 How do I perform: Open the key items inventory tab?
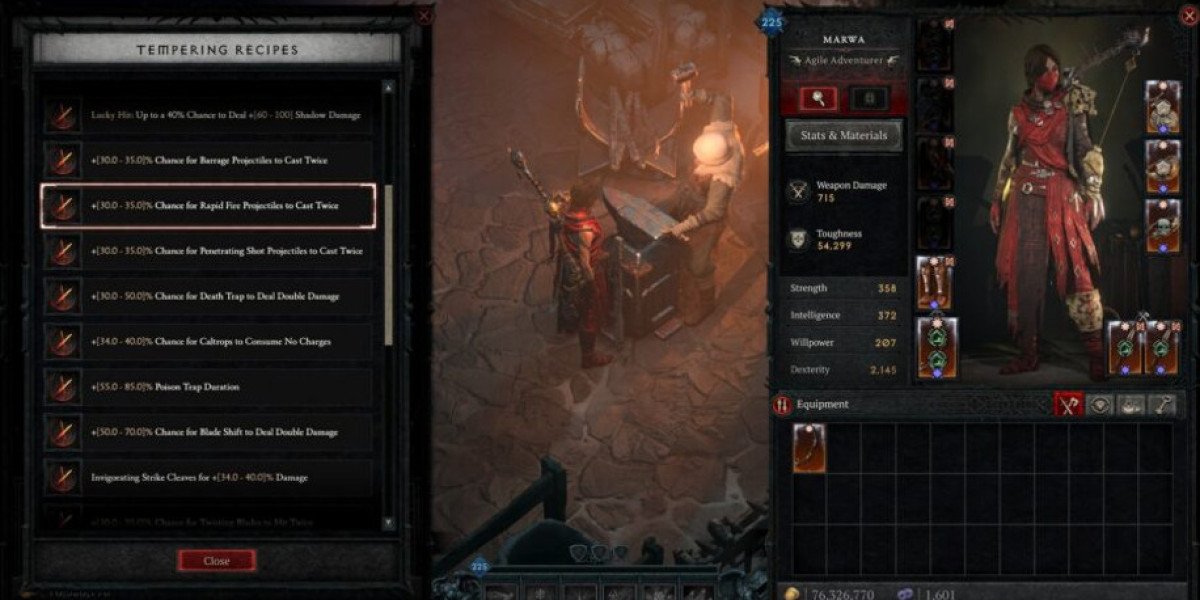coord(1161,404)
